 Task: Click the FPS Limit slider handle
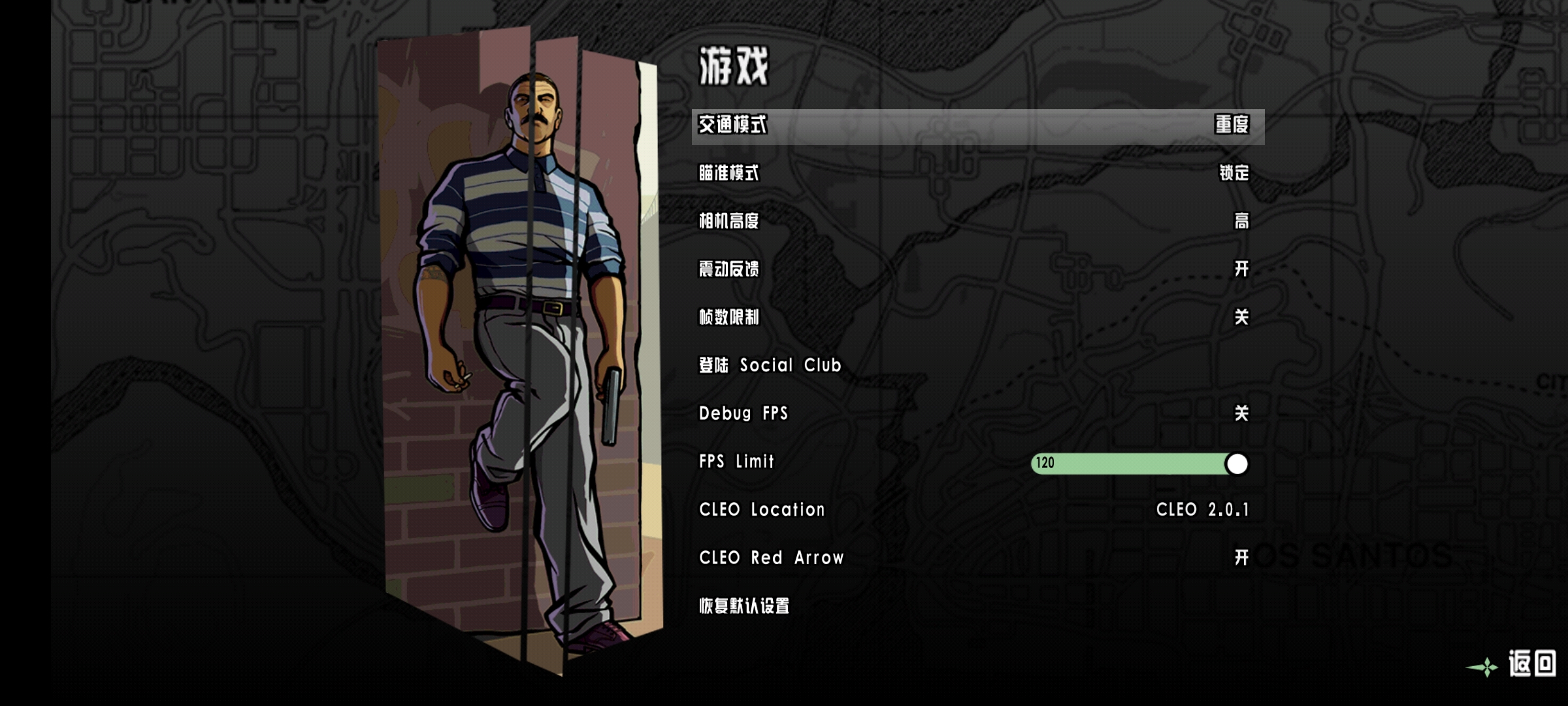tap(1236, 463)
